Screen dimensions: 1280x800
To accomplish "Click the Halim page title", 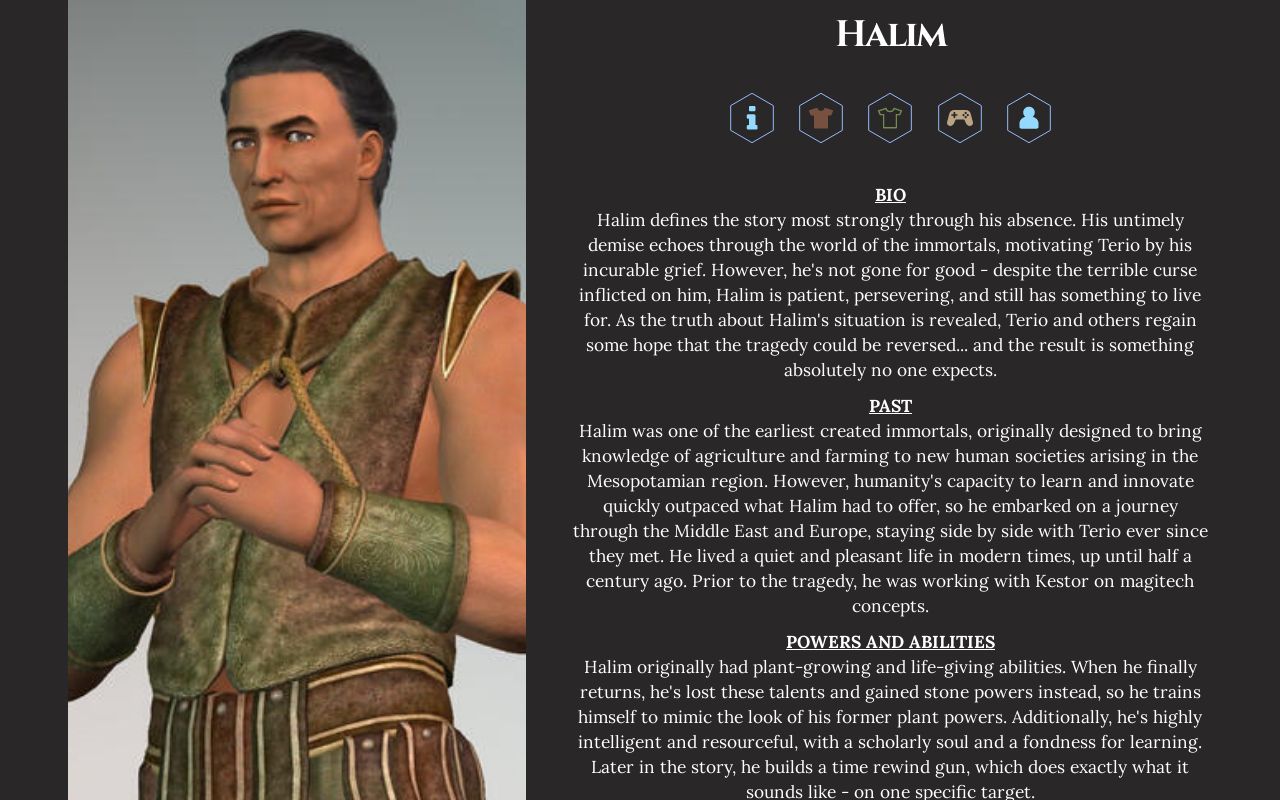I will tap(890, 34).
